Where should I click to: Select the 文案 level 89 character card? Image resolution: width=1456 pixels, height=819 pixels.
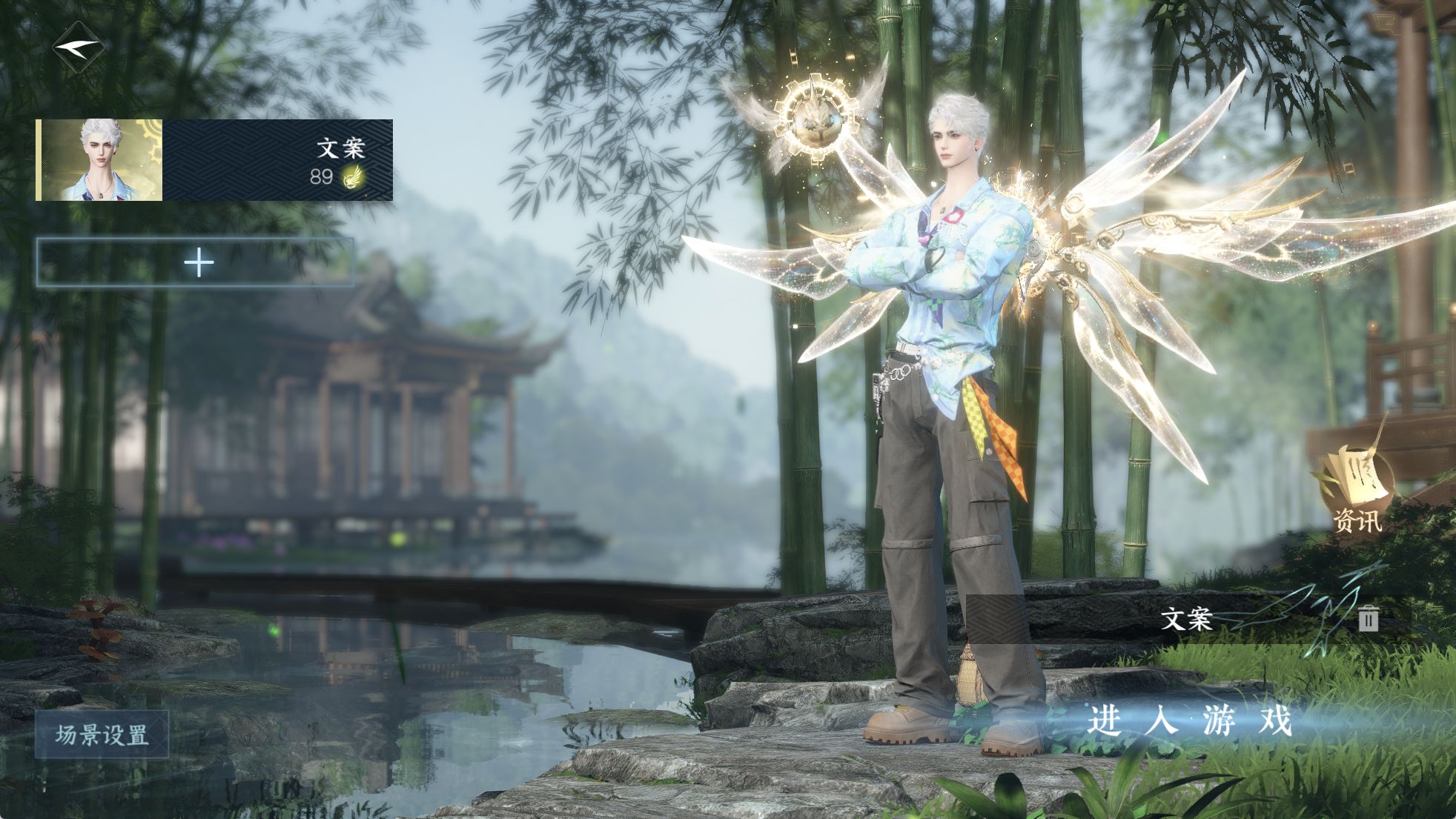[x=214, y=160]
